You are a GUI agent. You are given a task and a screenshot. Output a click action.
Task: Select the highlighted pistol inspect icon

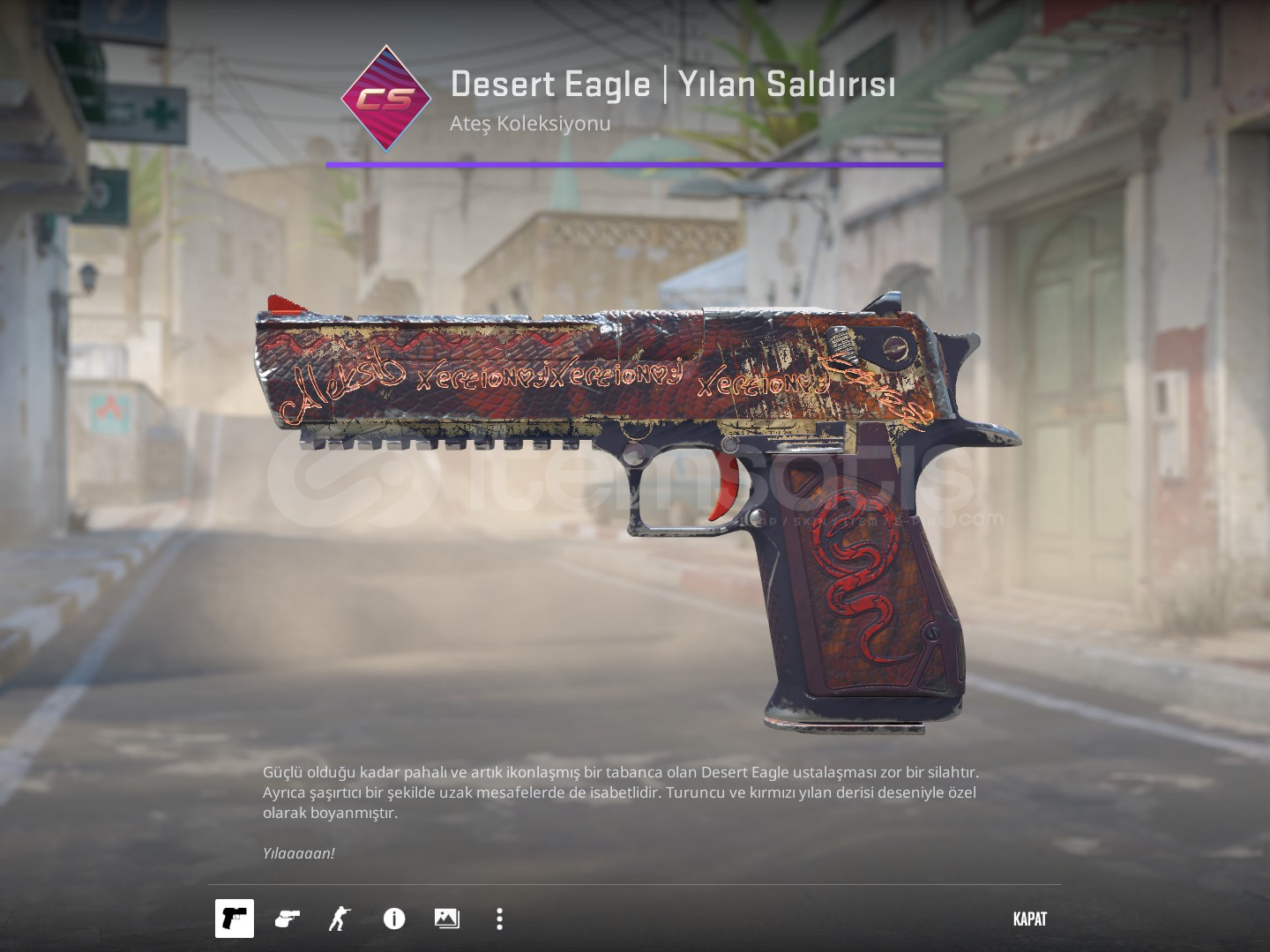(x=234, y=919)
